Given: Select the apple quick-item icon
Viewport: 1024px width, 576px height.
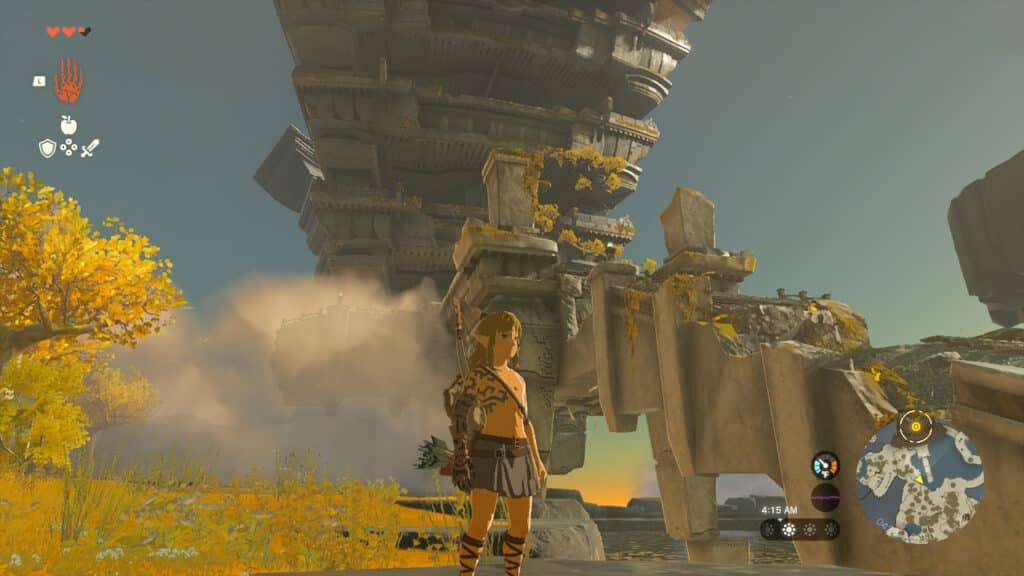Looking at the screenshot, I should coord(68,125).
